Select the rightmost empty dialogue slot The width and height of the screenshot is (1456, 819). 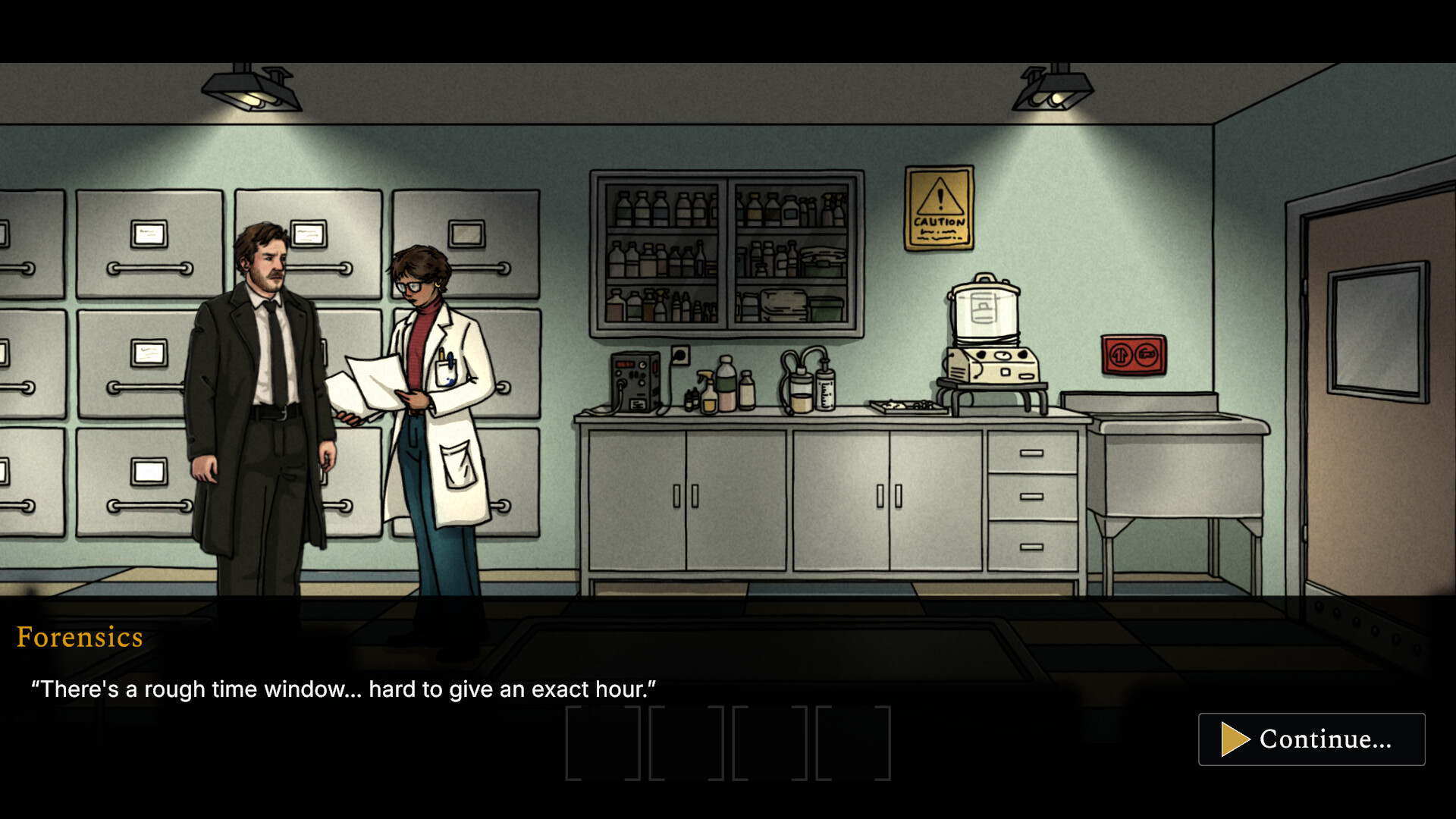[853, 743]
